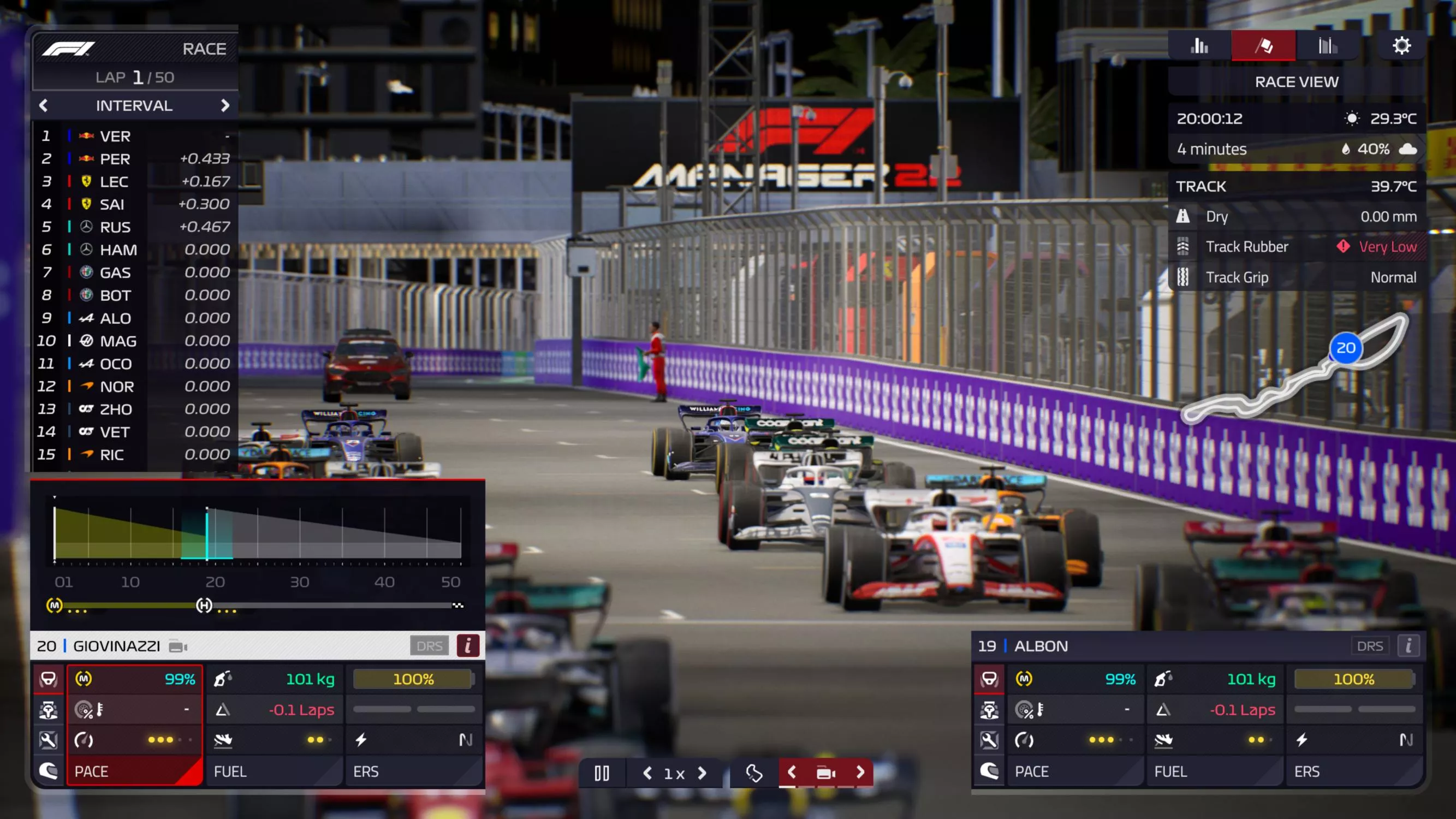Open the settings gear menu

(1403, 46)
